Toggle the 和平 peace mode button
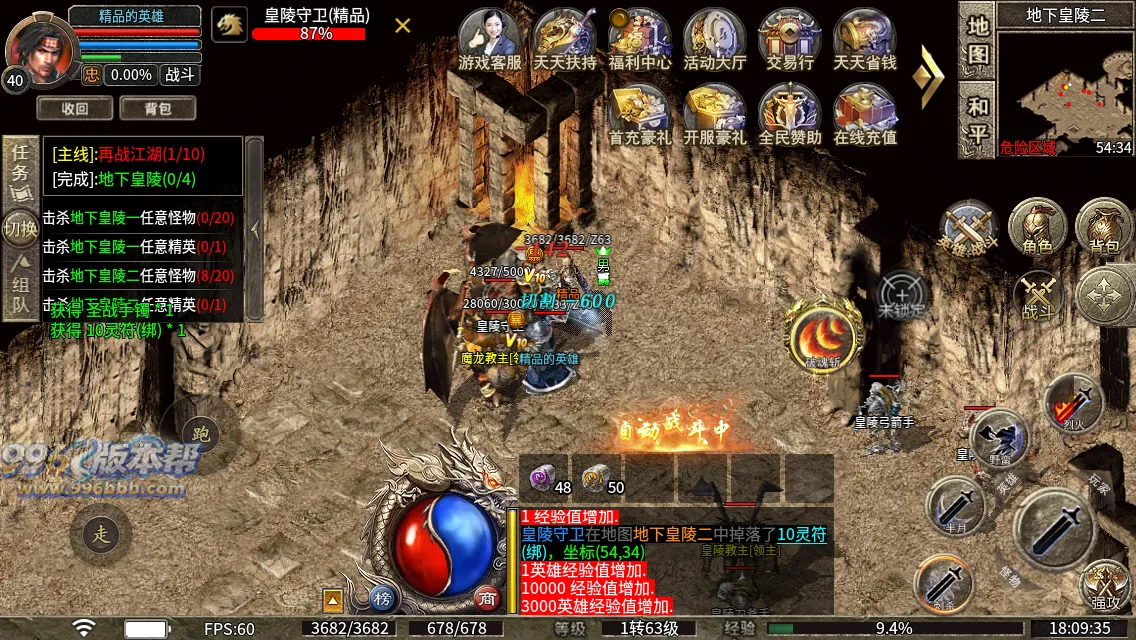Viewport: 1136px width, 640px height. point(977,119)
